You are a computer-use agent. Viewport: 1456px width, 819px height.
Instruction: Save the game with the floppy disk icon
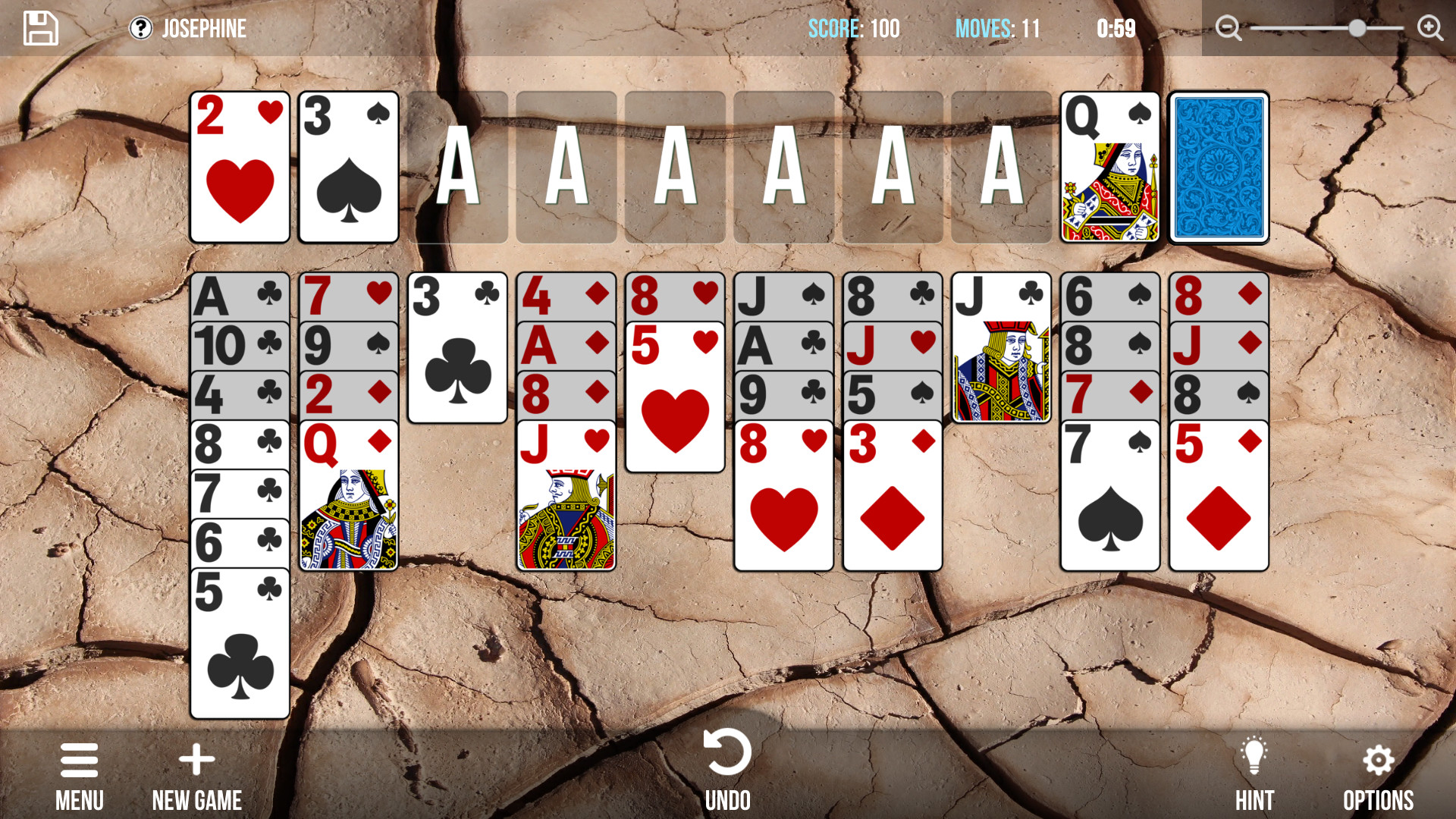click(x=40, y=28)
